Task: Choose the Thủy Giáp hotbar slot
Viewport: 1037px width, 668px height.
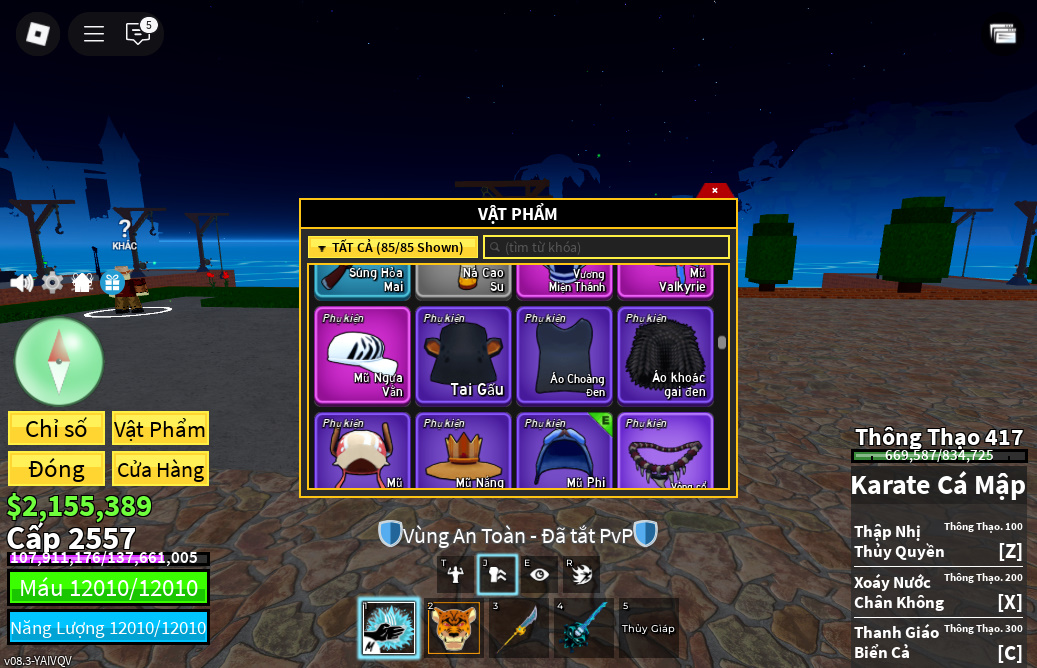Action: pyautogui.click(x=648, y=628)
